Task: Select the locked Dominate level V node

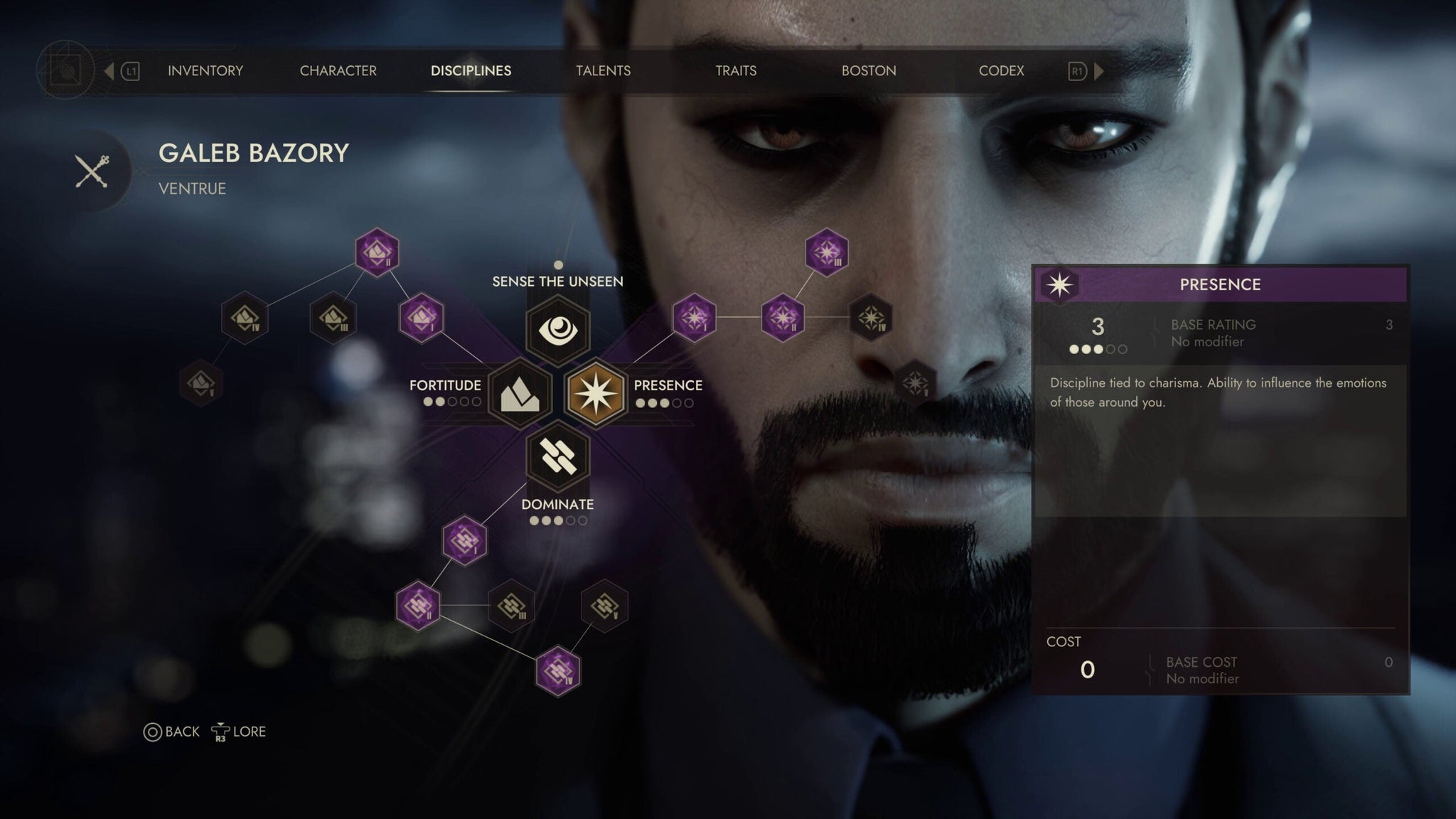Action: pos(604,606)
